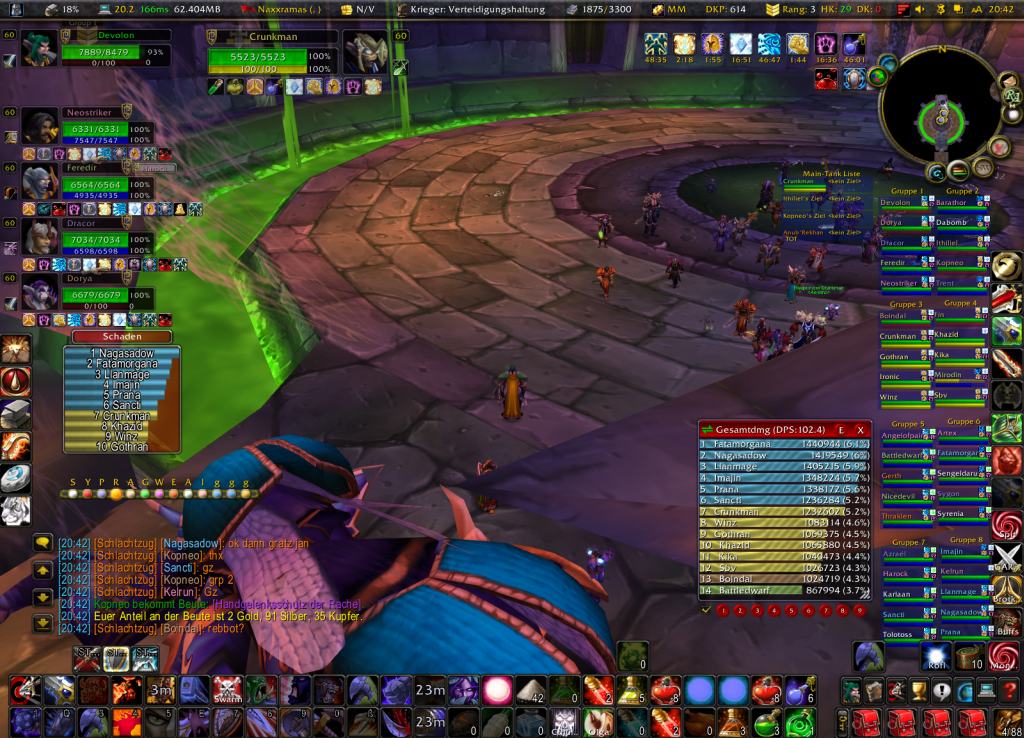Close the Gesamtdmg damage meter window
This screenshot has width=1024, height=738.
pyautogui.click(x=860, y=429)
